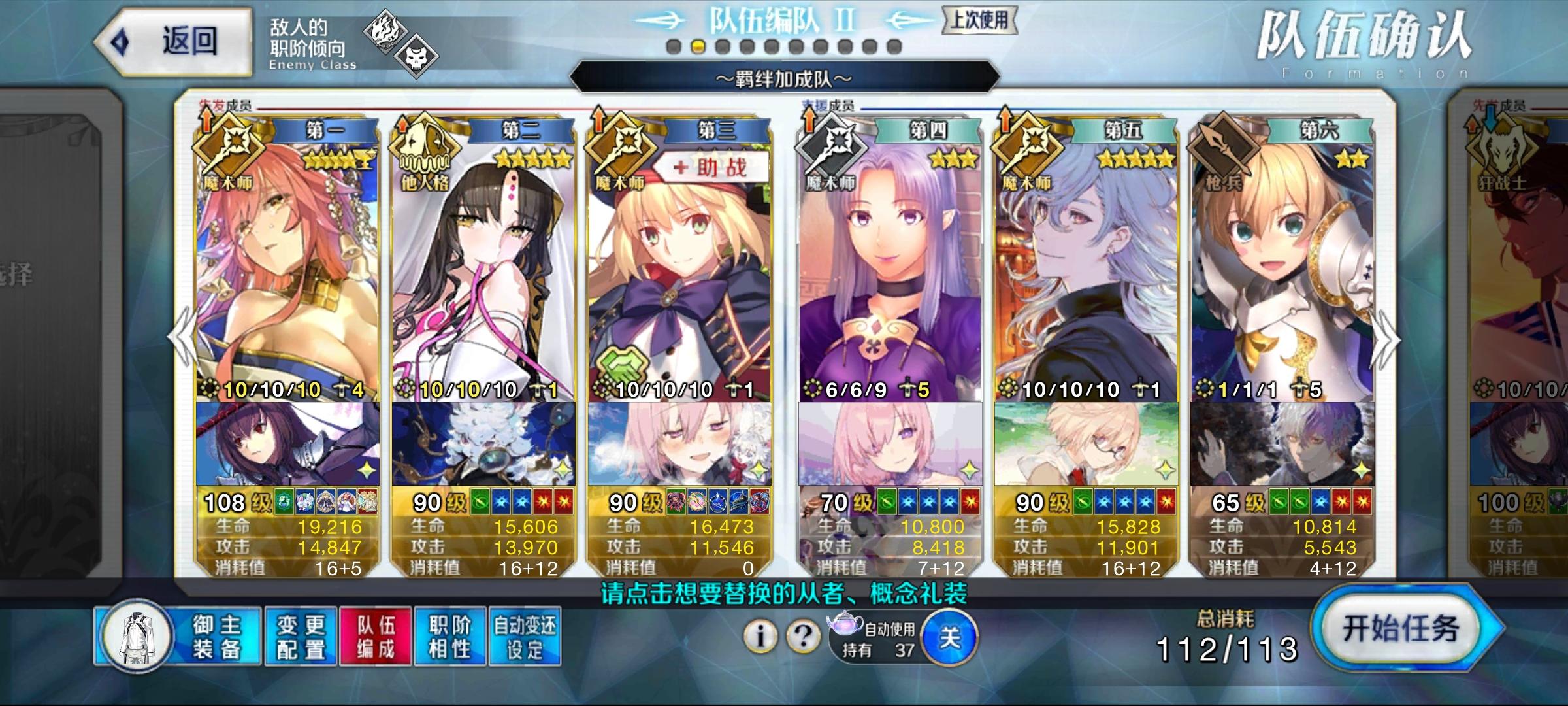Image resolution: width=1568 pixels, height=706 pixels.
Task: Select the 上次使用 last-used tab
Action: click(979, 20)
